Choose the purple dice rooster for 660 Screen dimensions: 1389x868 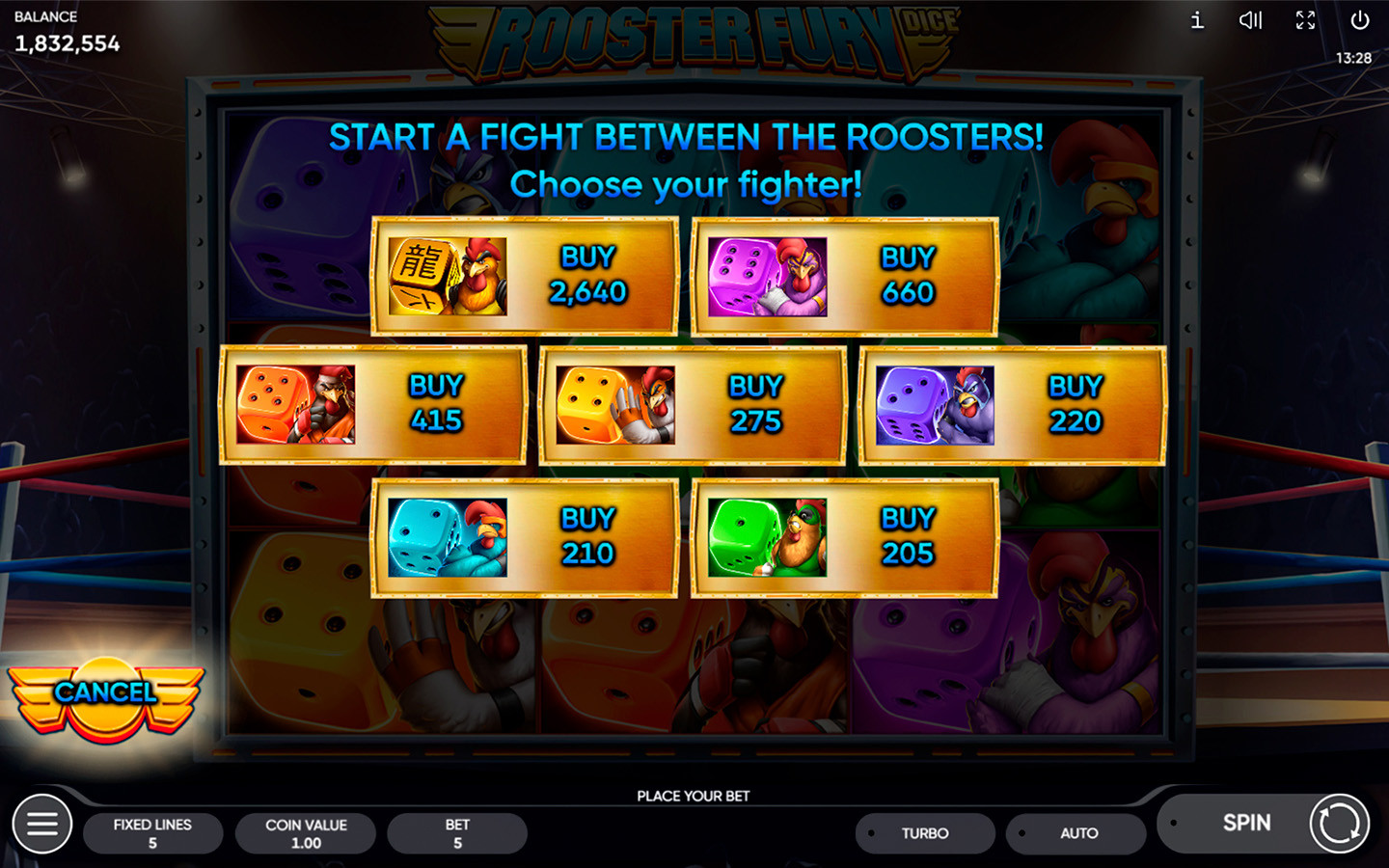[845, 277]
